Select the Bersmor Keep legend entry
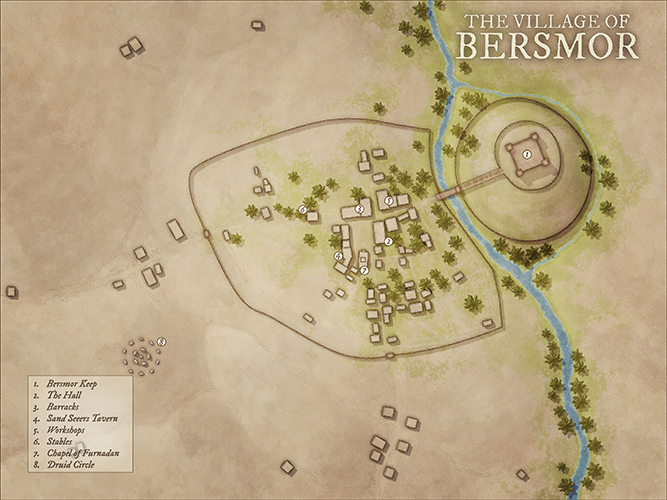Viewport: 667px width, 500px height. tap(67, 383)
